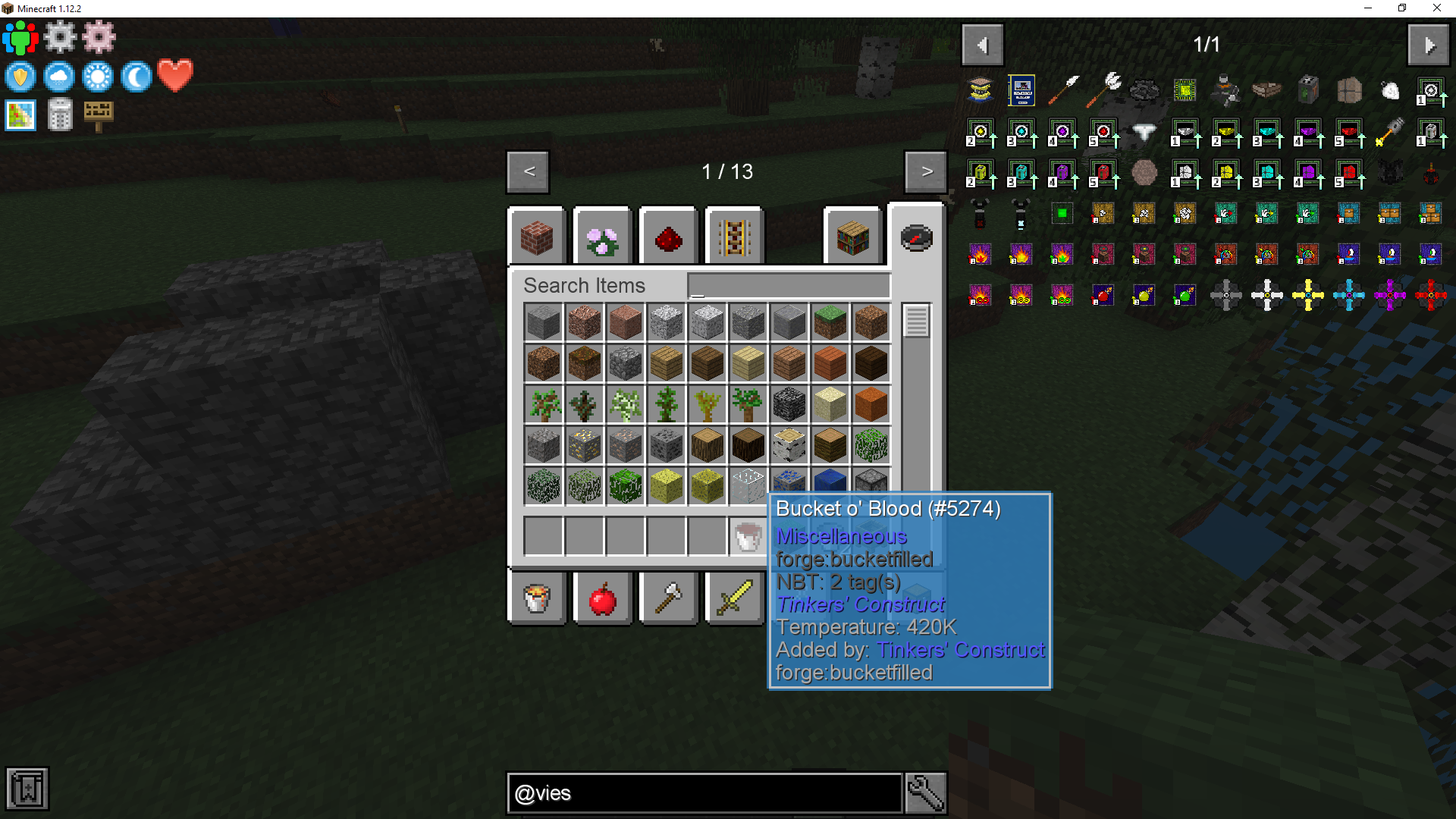
Task: Click the wooden sign icon
Action: [99, 115]
